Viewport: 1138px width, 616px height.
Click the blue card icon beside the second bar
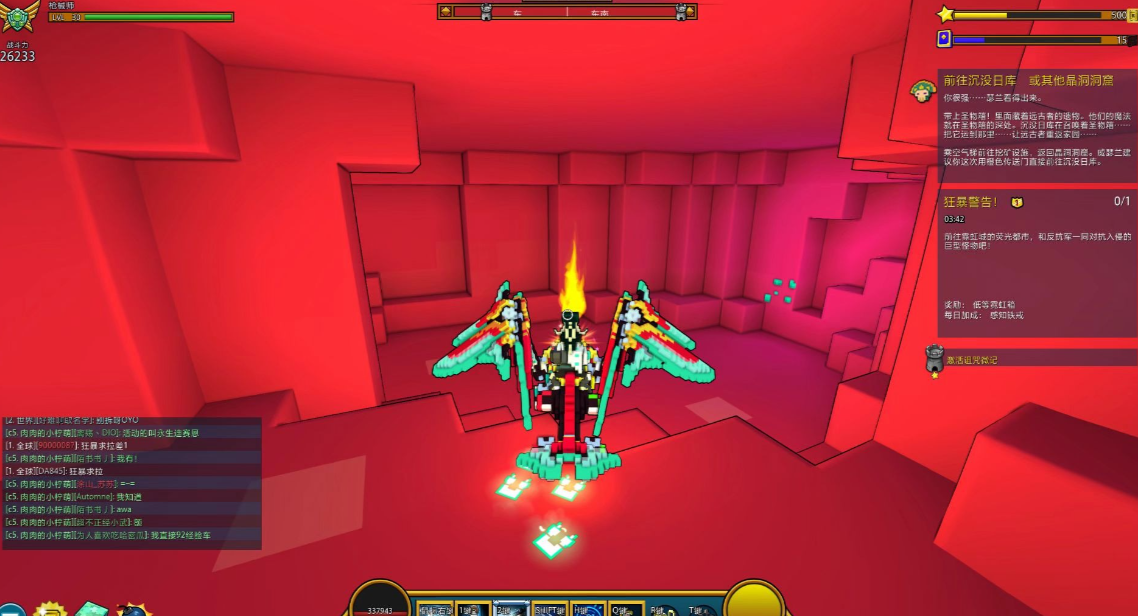[x=944, y=39]
